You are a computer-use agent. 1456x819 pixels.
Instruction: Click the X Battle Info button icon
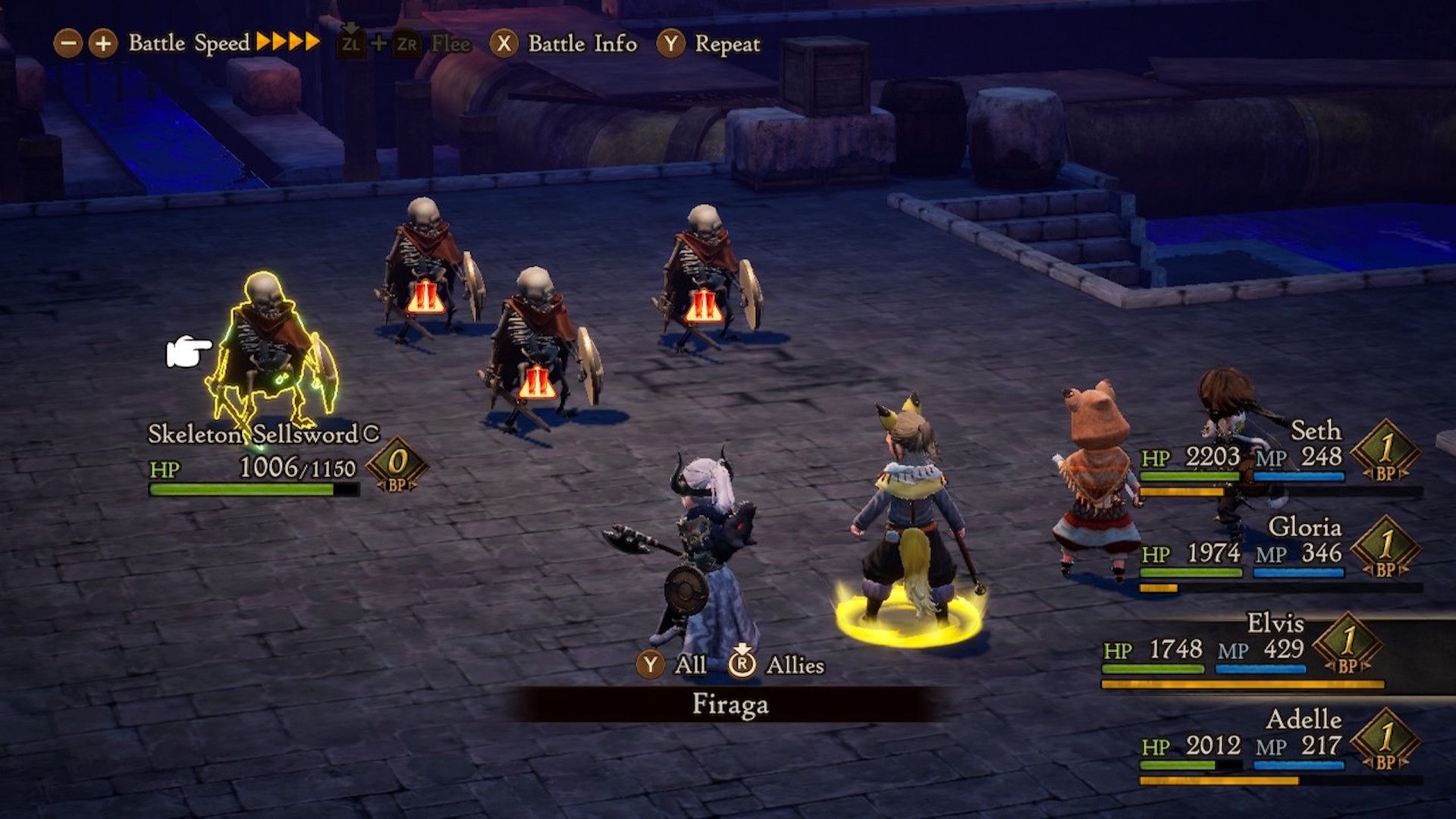[x=502, y=43]
